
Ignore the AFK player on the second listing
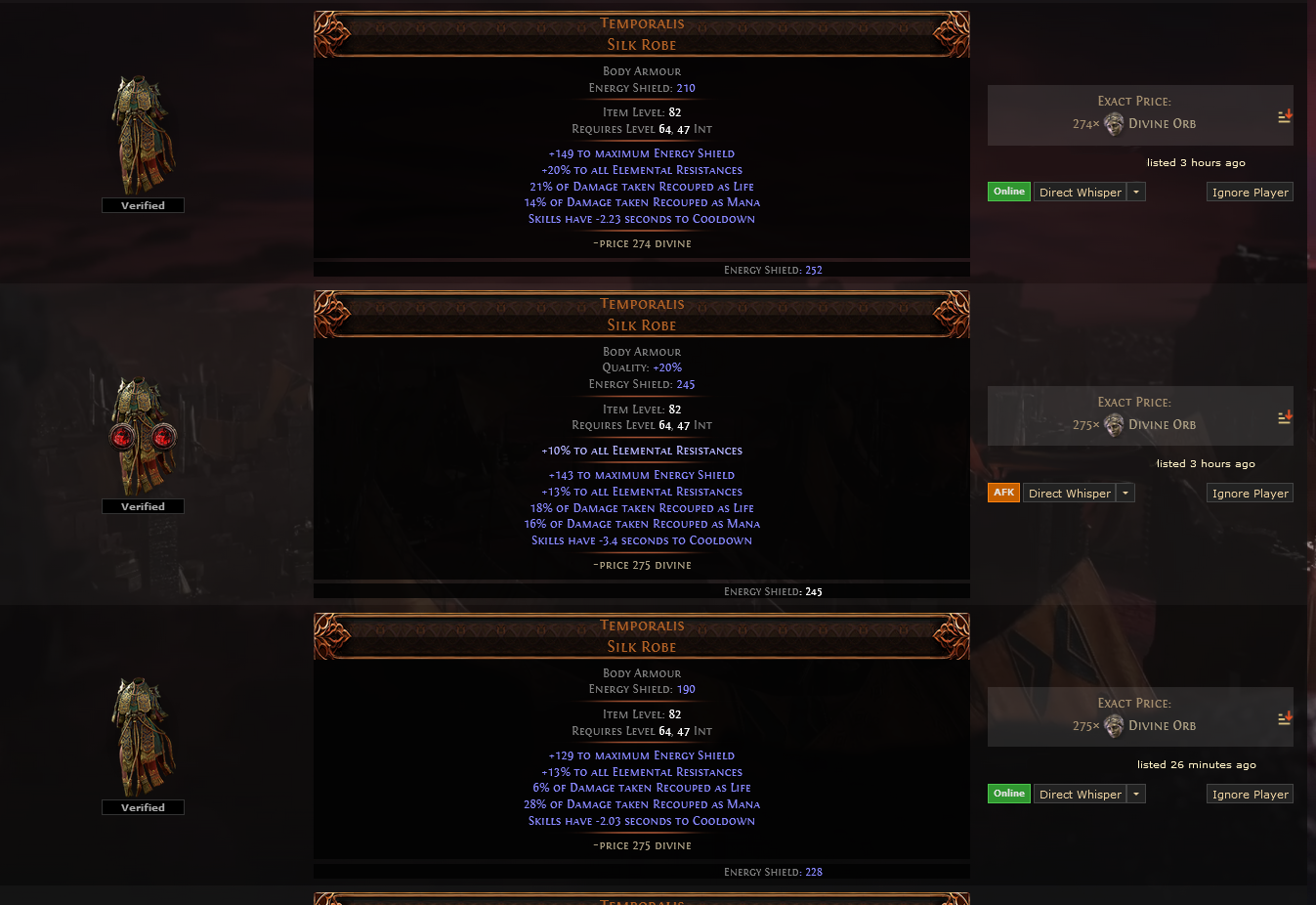coord(1250,493)
